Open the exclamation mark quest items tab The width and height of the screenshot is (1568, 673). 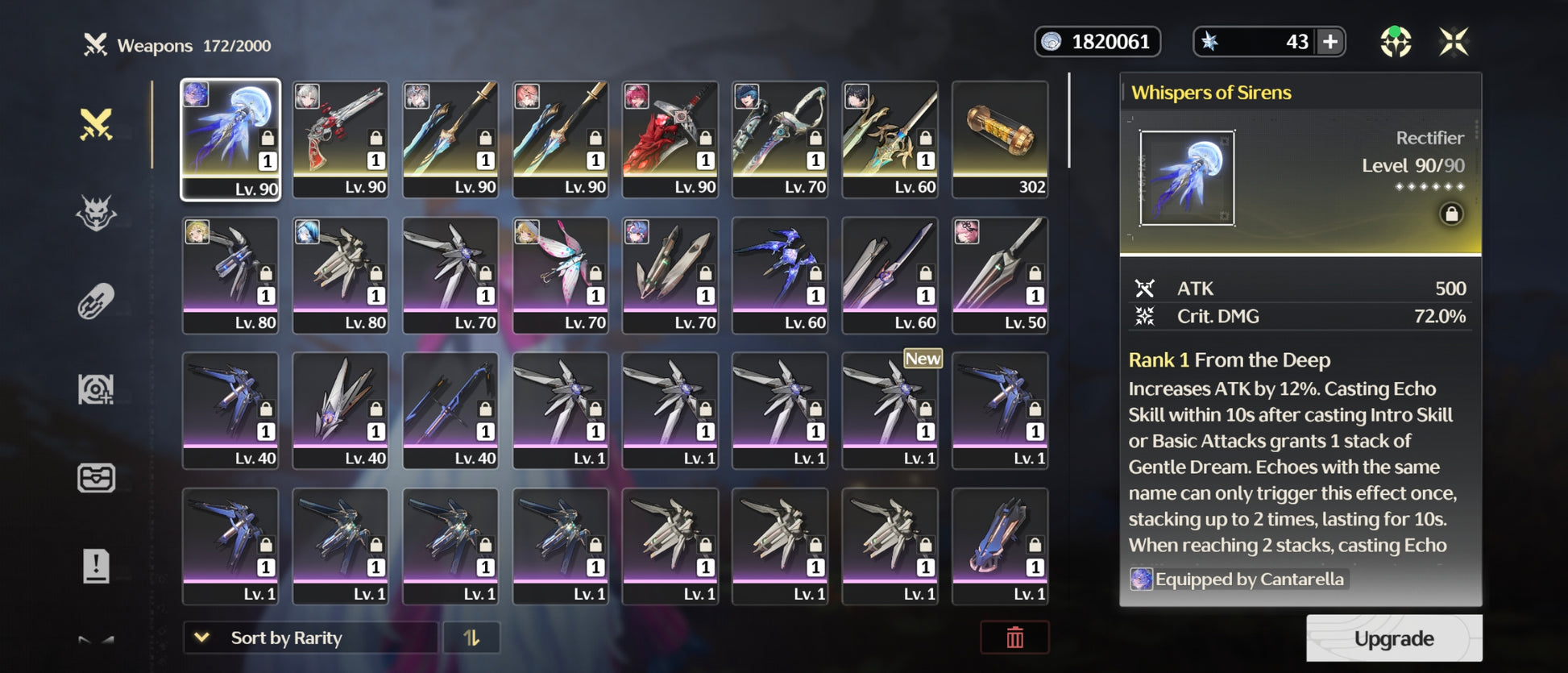(x=96, y=565)
